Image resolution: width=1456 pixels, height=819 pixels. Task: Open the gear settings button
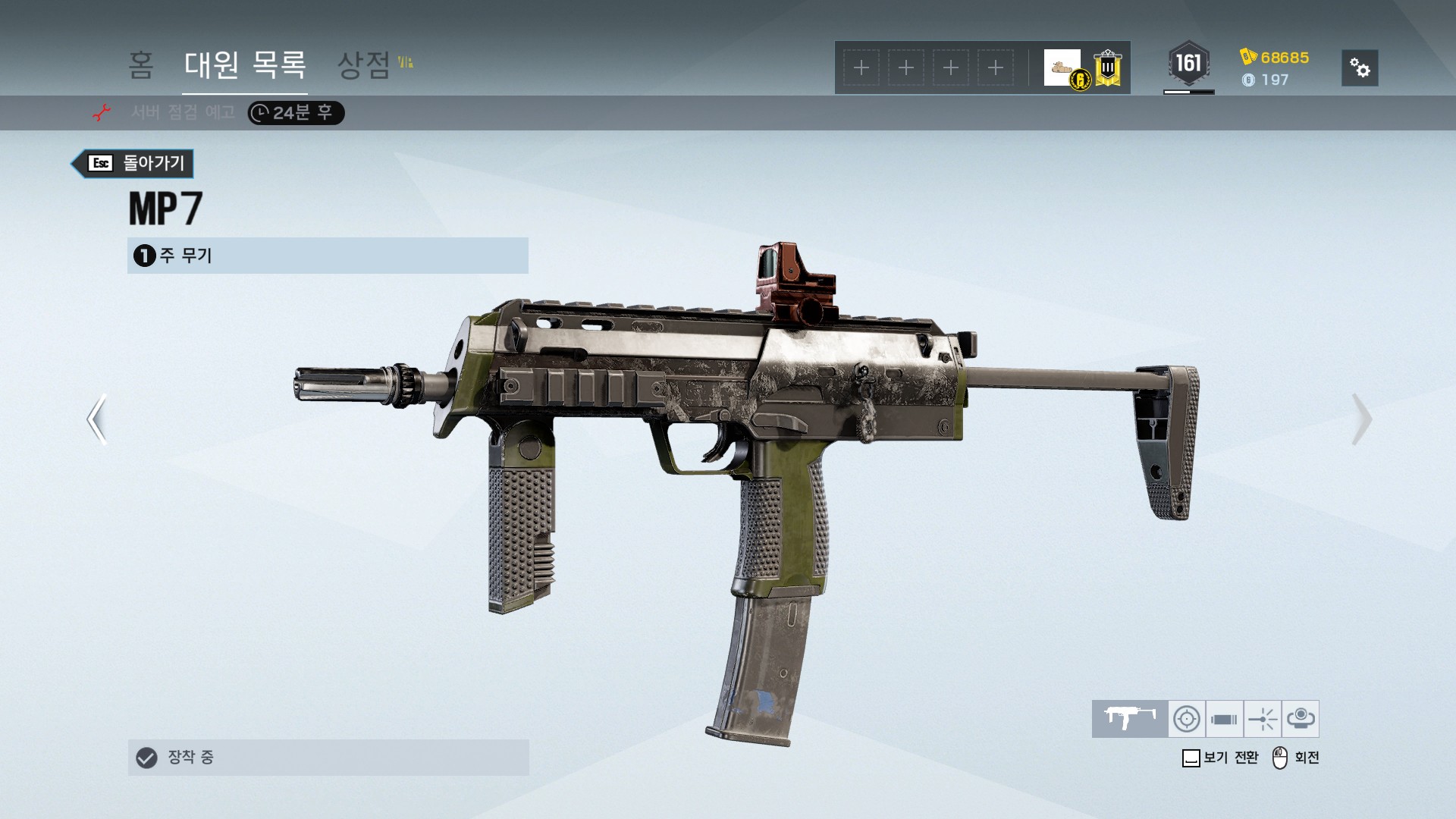point(1360,68)
